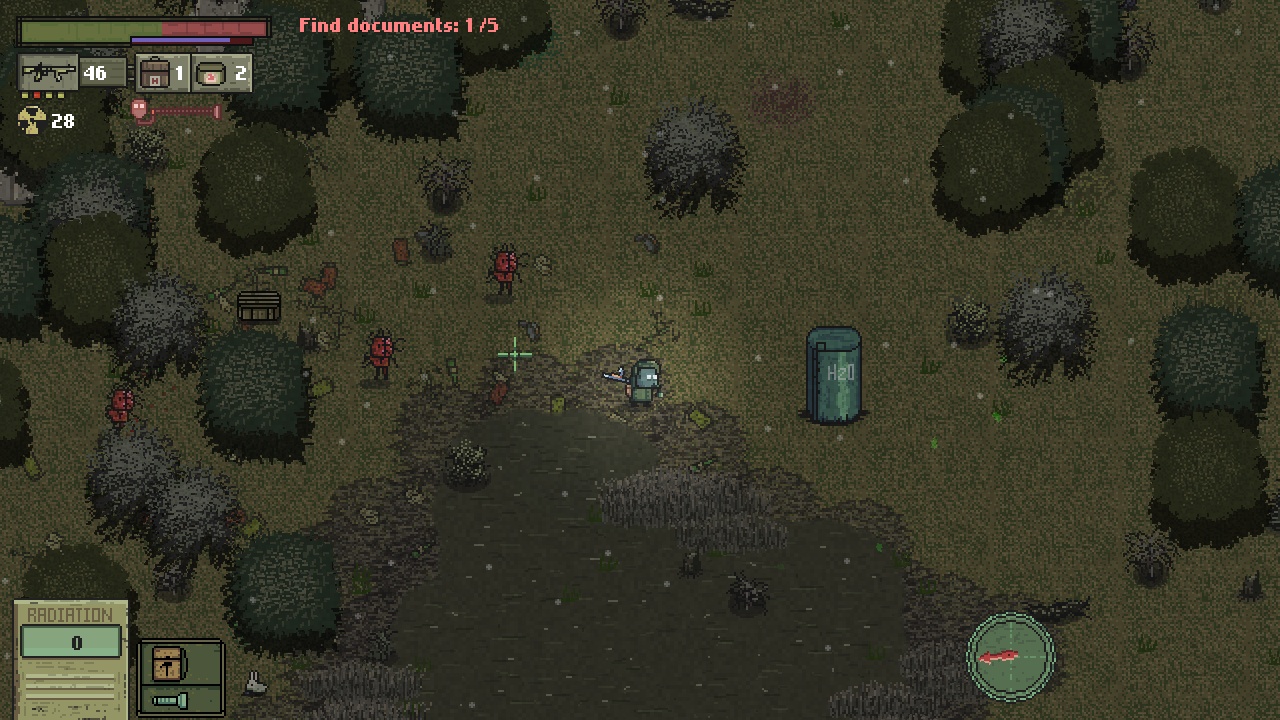
Task: Select the rifle weapon slot
Action: coord(48,71)
